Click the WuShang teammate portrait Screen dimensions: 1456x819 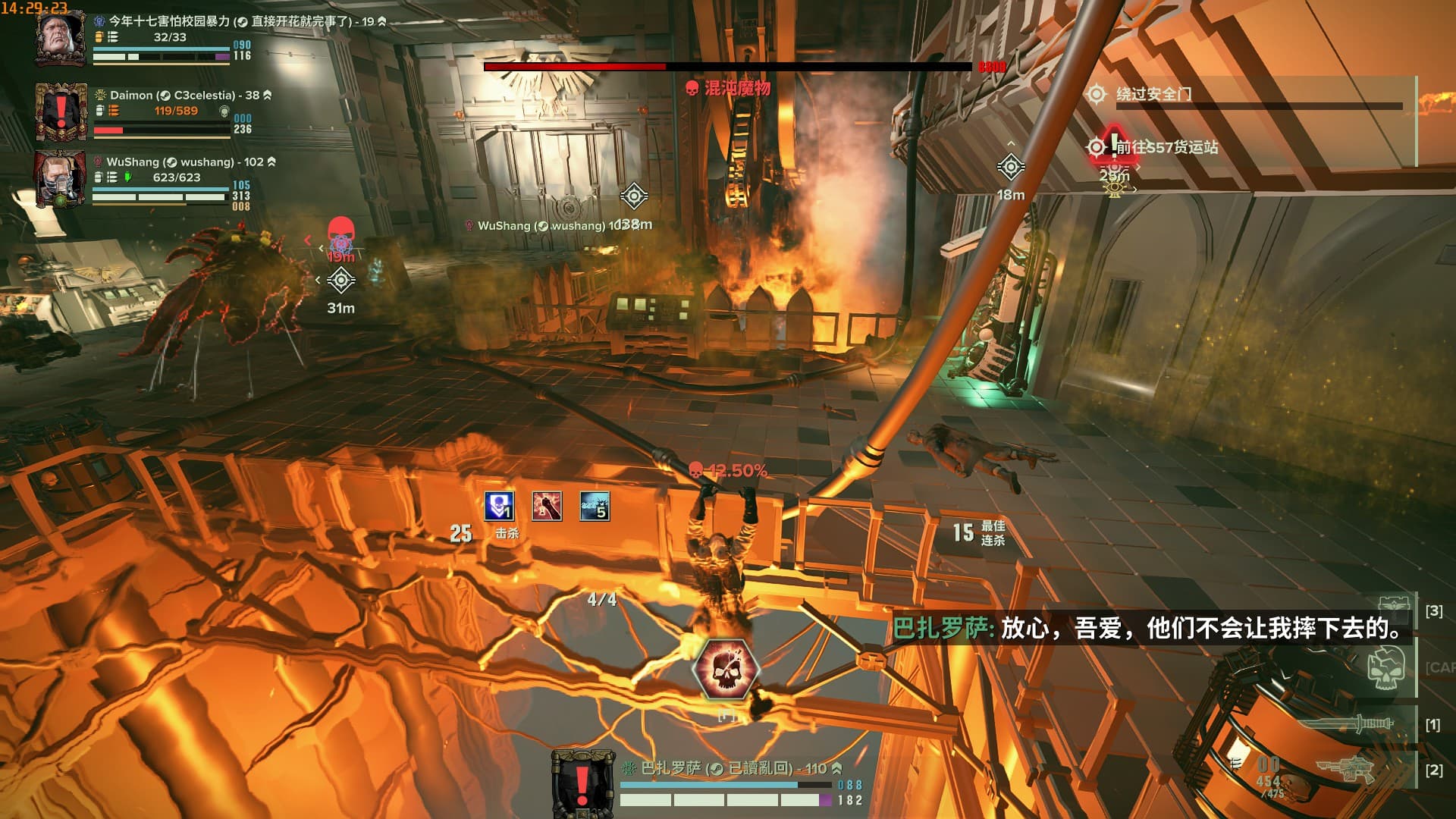click(x=61, y=178)
